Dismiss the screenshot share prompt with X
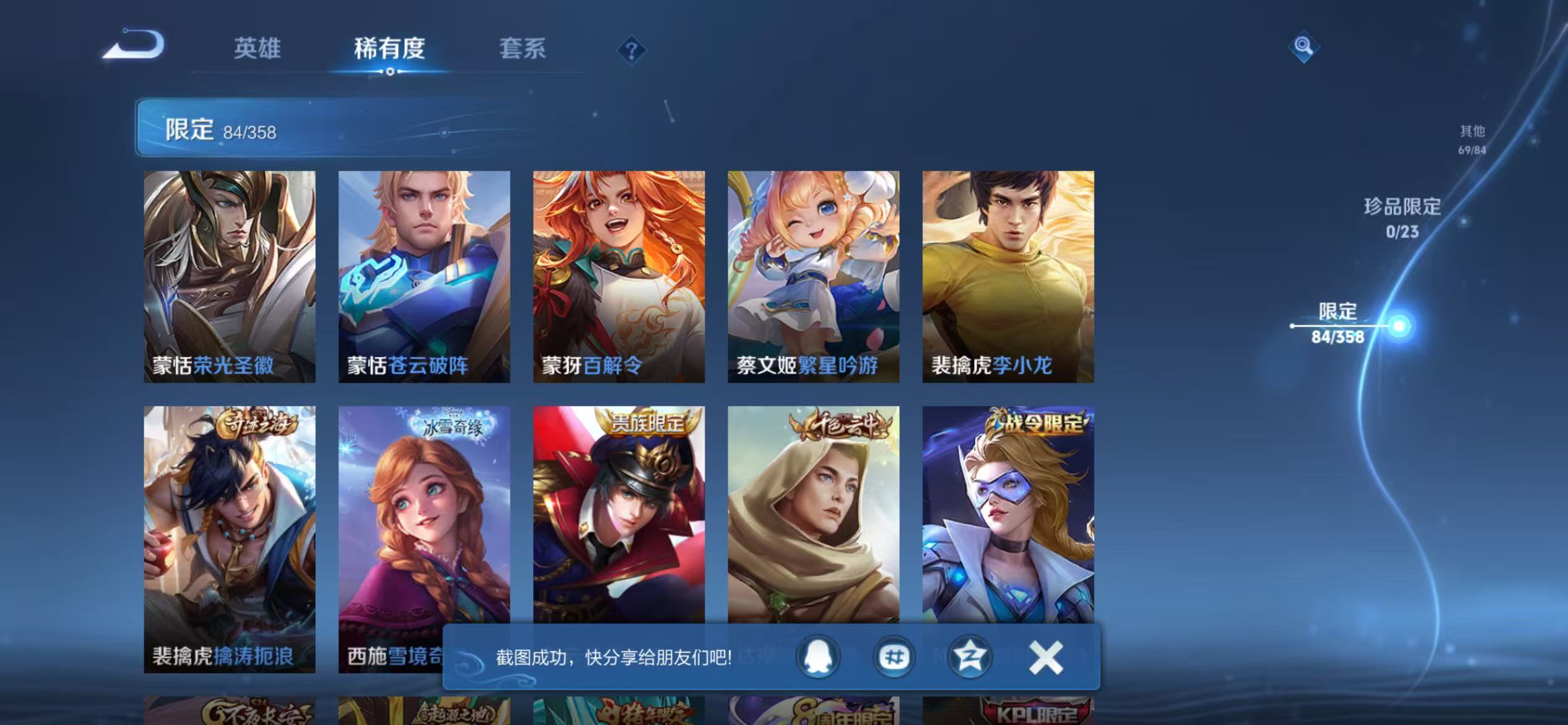 click(1047, 656)
